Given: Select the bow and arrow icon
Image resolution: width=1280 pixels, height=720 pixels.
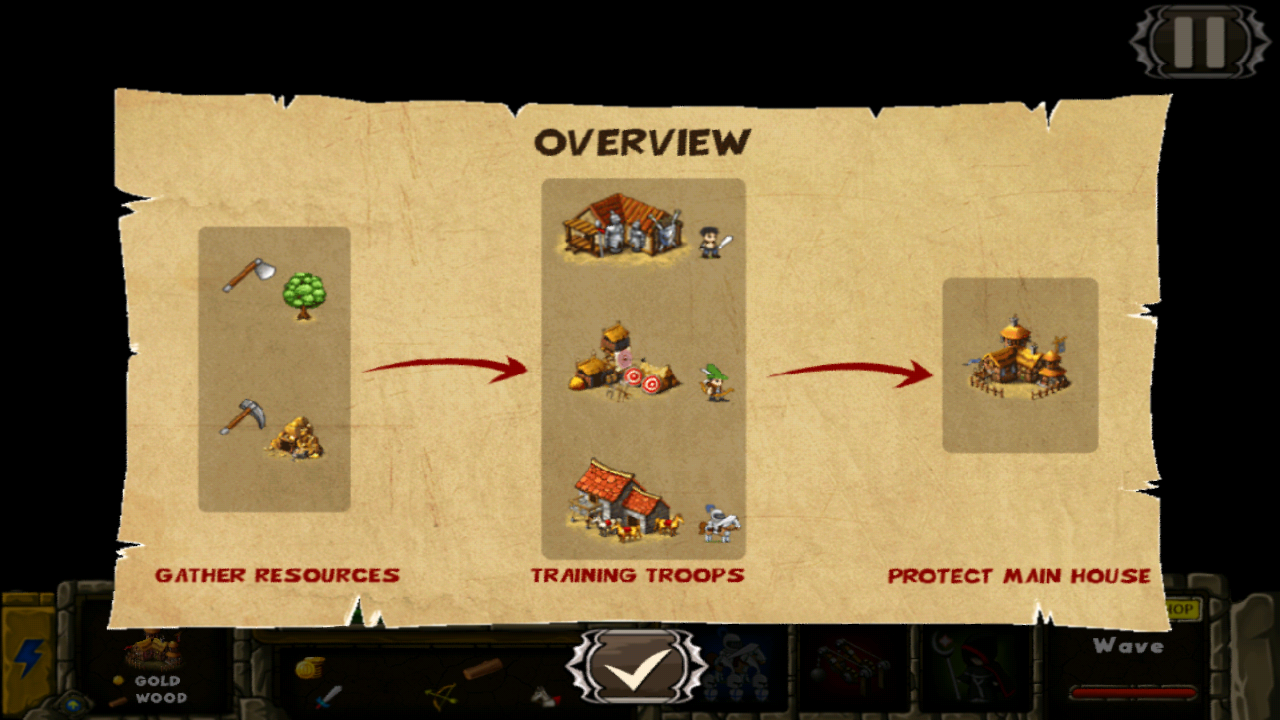Looking at the screenshot, I should 440,695.
